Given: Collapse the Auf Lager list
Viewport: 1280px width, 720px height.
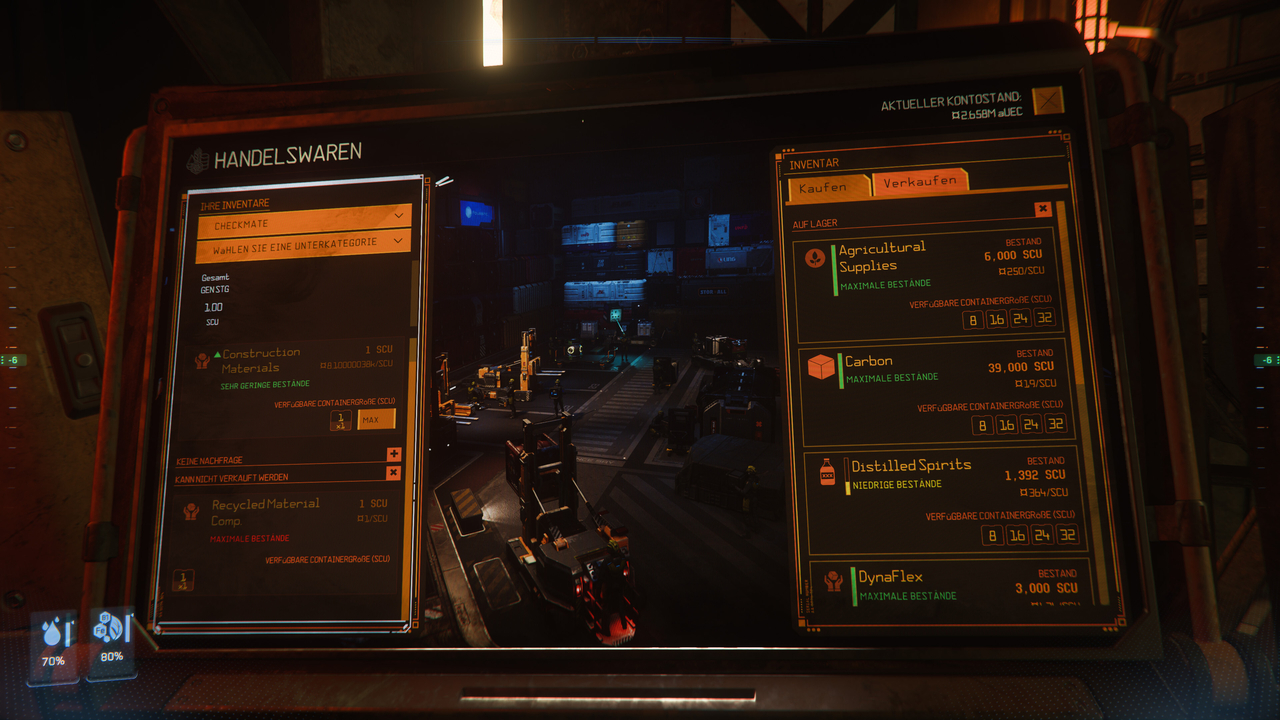Looking at the screenshot, I should (x=1043, y=209).
